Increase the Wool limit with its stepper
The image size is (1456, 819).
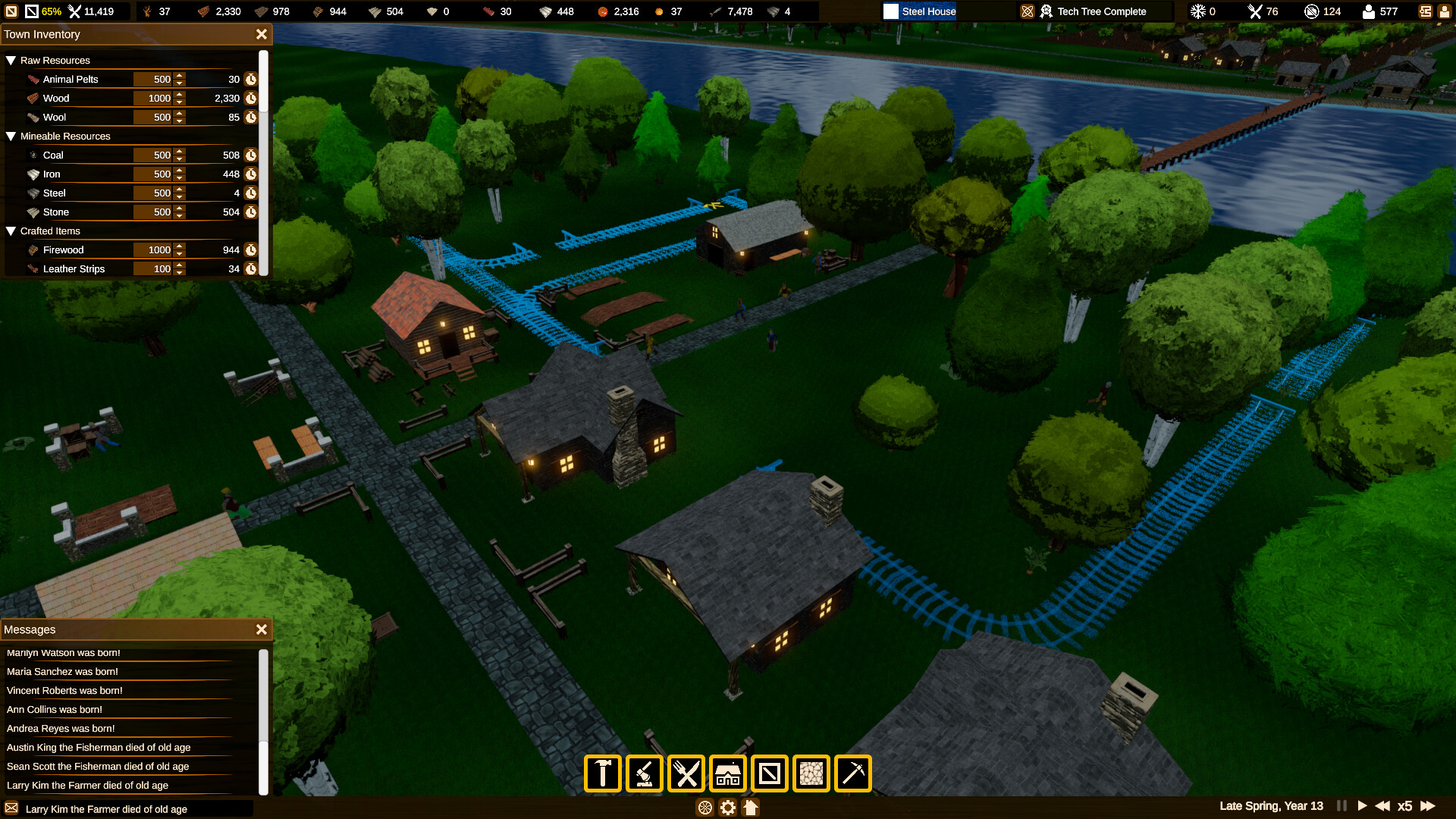pyautogui.click(x=179, y=114)
